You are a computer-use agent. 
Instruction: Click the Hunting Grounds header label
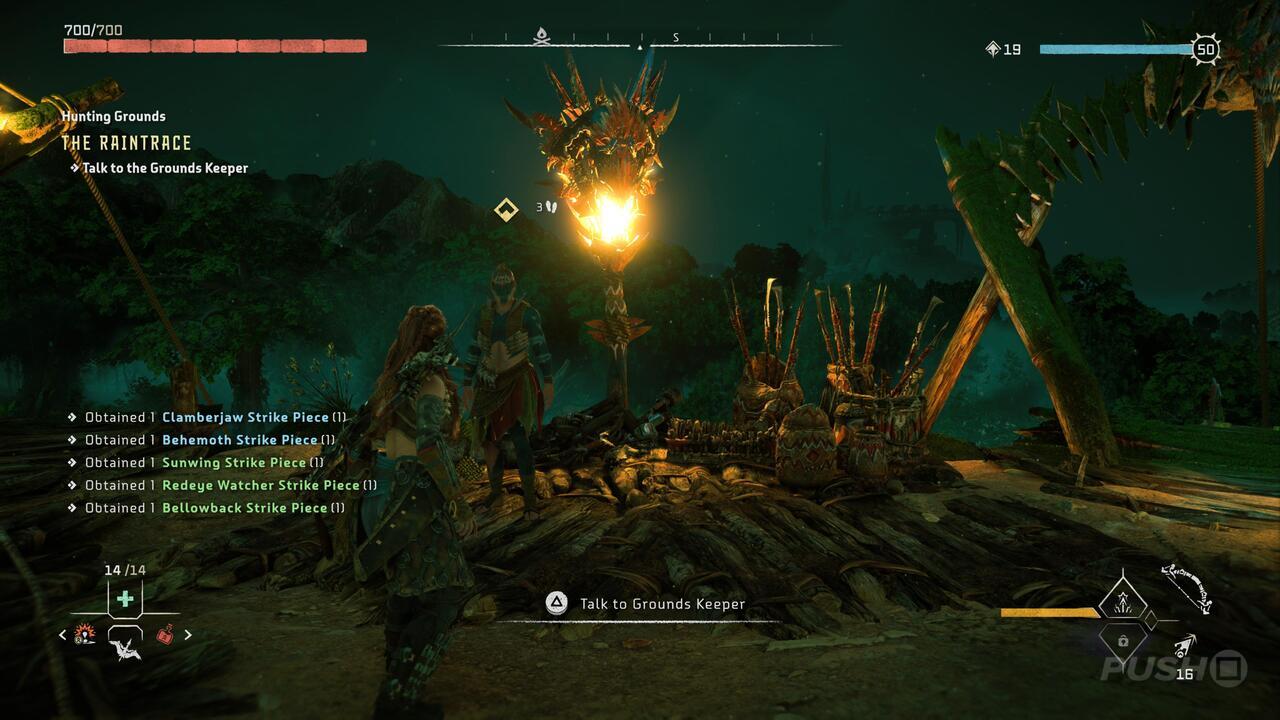113,117
